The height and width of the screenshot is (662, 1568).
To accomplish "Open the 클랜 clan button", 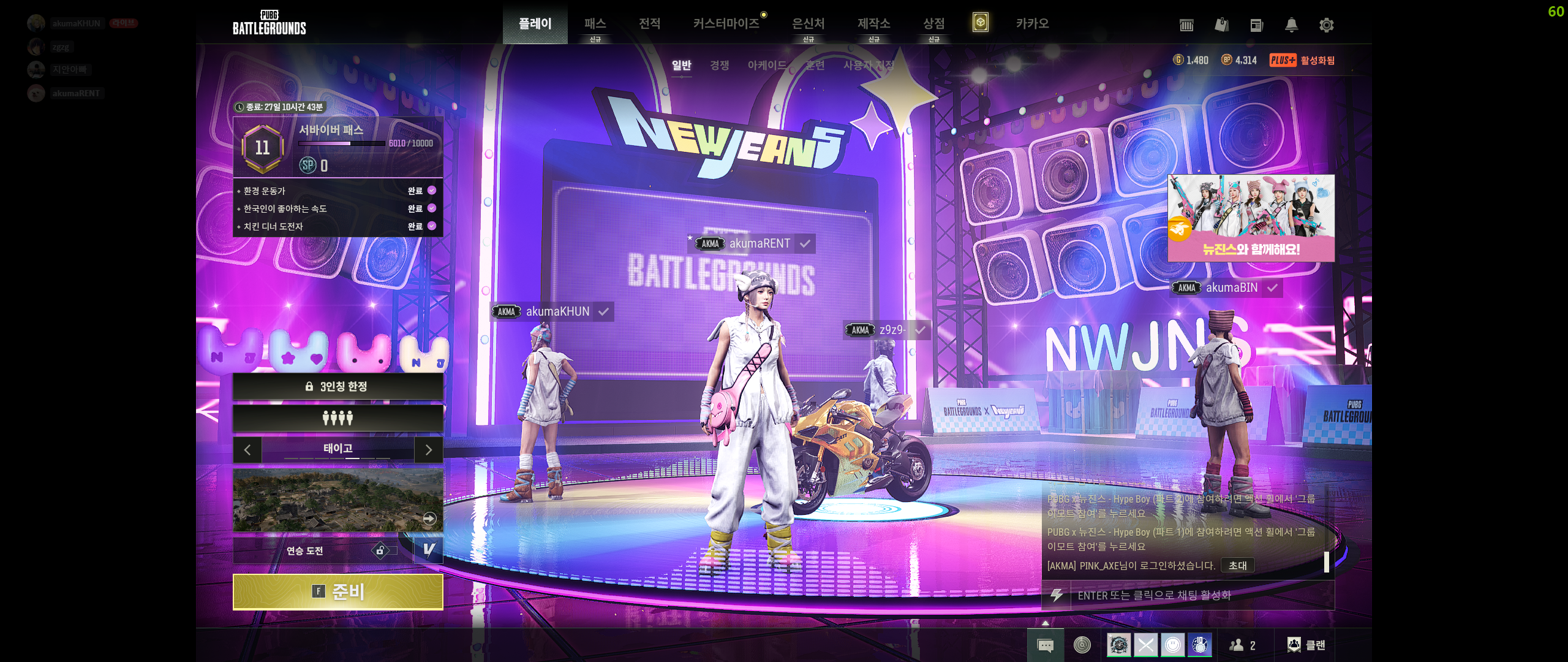I will 1306,645.
